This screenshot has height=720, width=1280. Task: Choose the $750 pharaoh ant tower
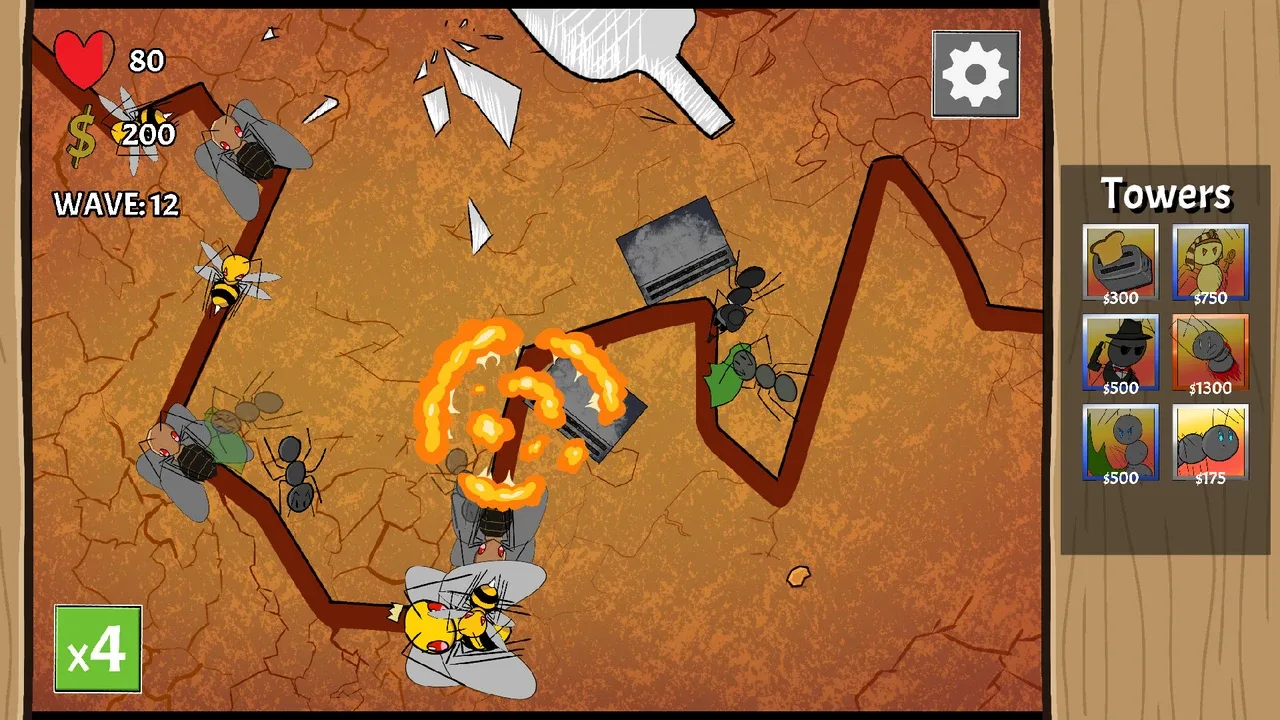coord(1210,262)
